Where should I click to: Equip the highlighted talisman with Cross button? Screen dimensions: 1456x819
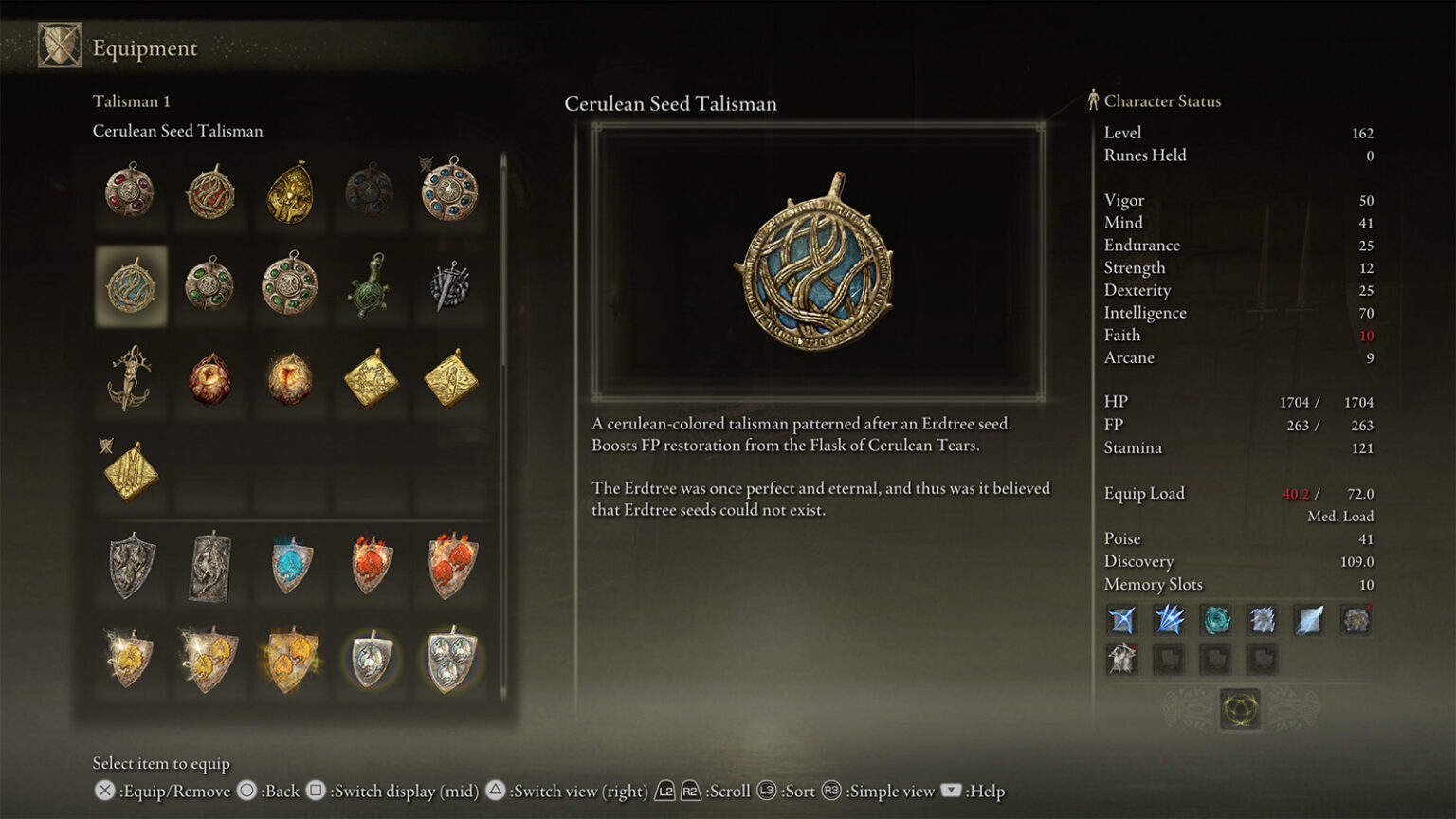click(x=103, y=791)
